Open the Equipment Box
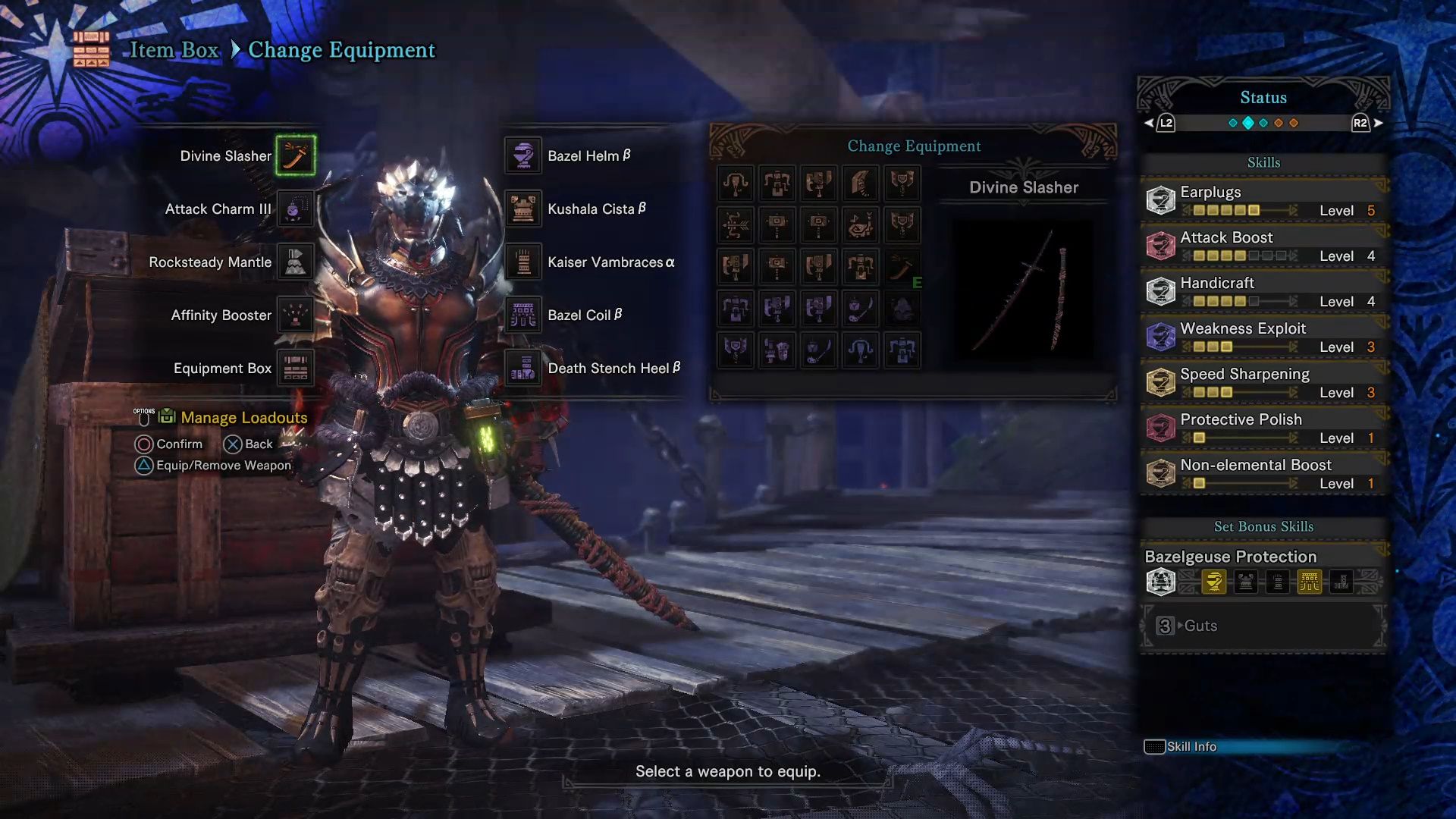 [295, 368]
